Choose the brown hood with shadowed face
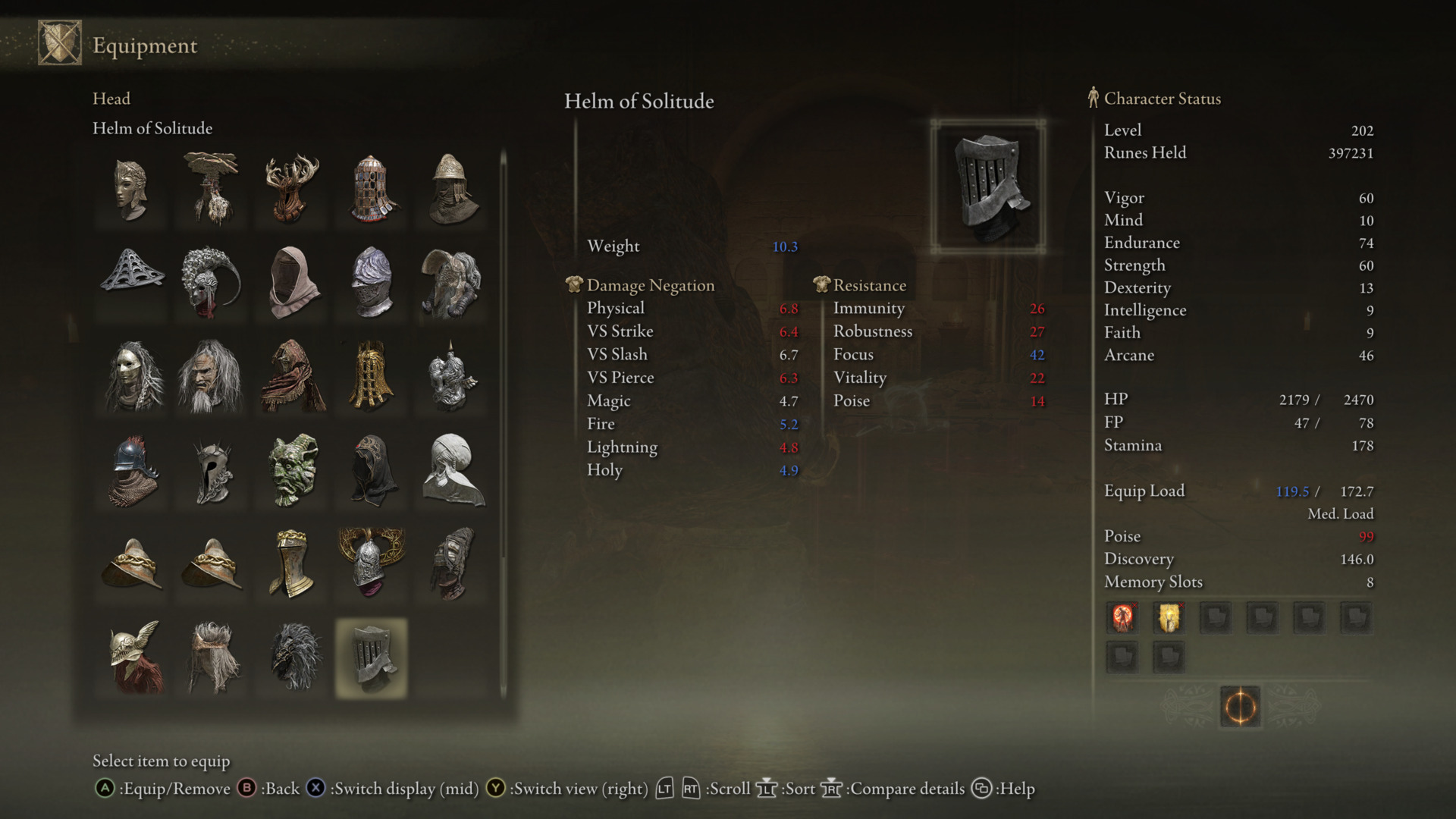Viewport: 1456px width, 819px height. click(292, 281)
